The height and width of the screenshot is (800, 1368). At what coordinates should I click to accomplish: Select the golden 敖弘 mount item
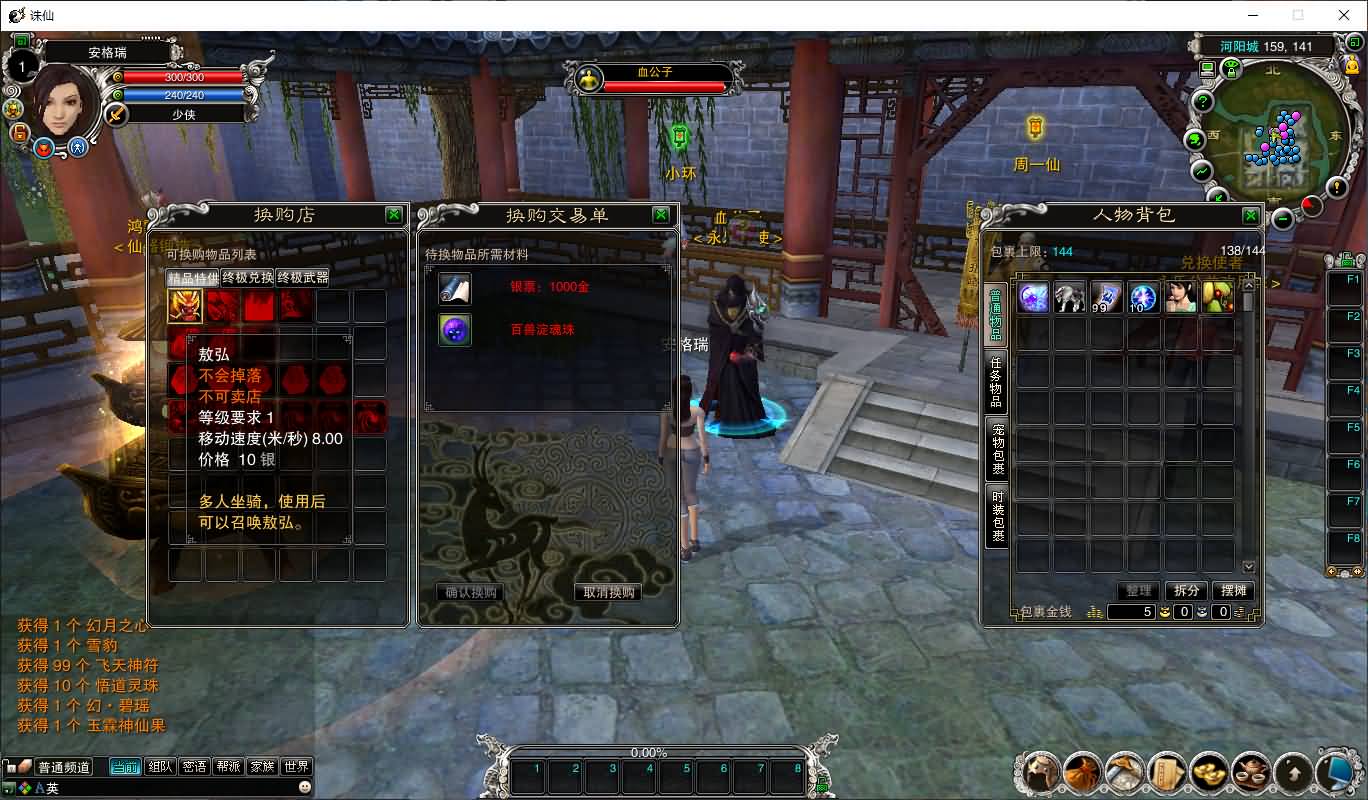185,305
